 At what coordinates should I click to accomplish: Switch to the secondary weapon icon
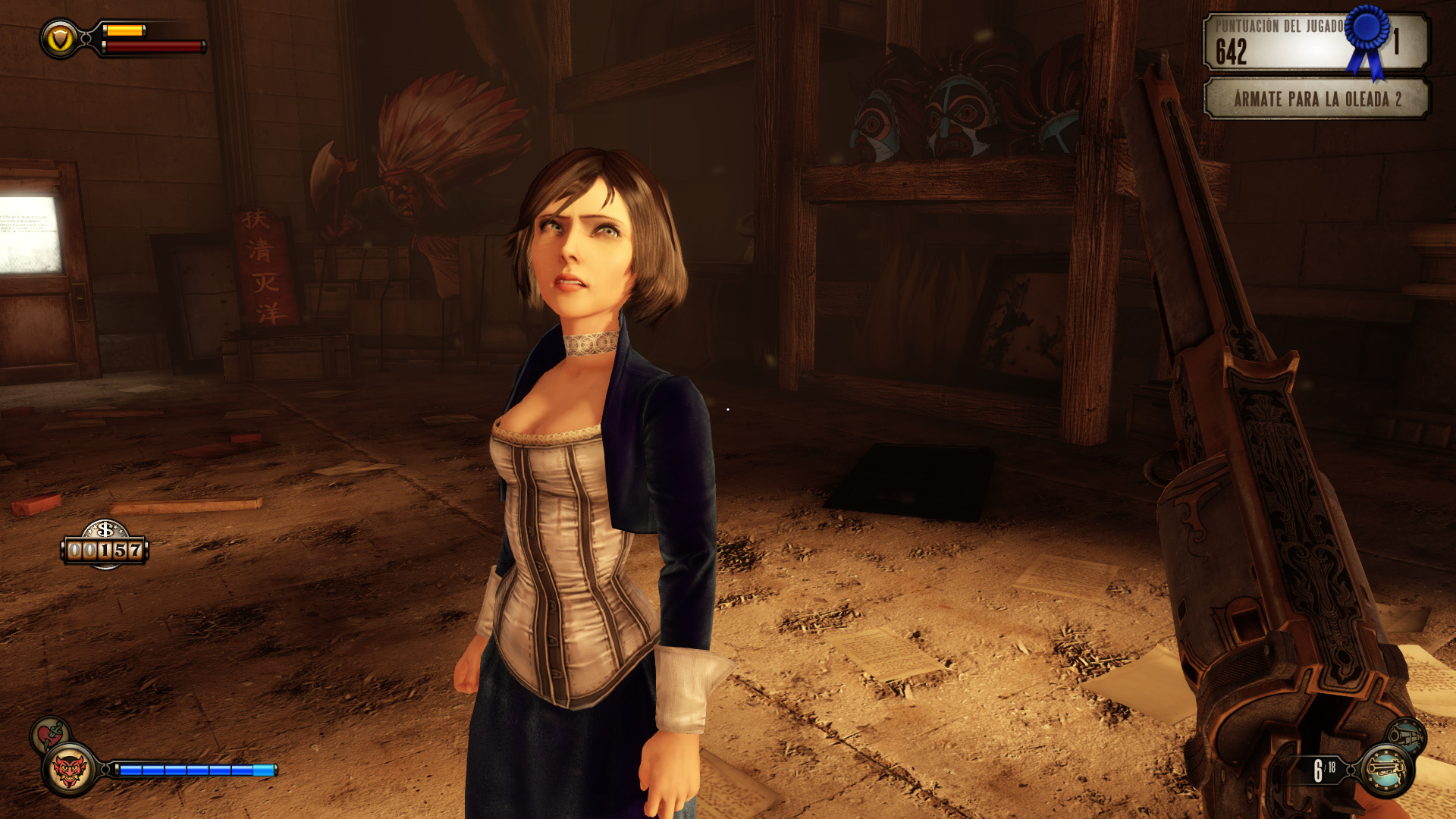1406,736
